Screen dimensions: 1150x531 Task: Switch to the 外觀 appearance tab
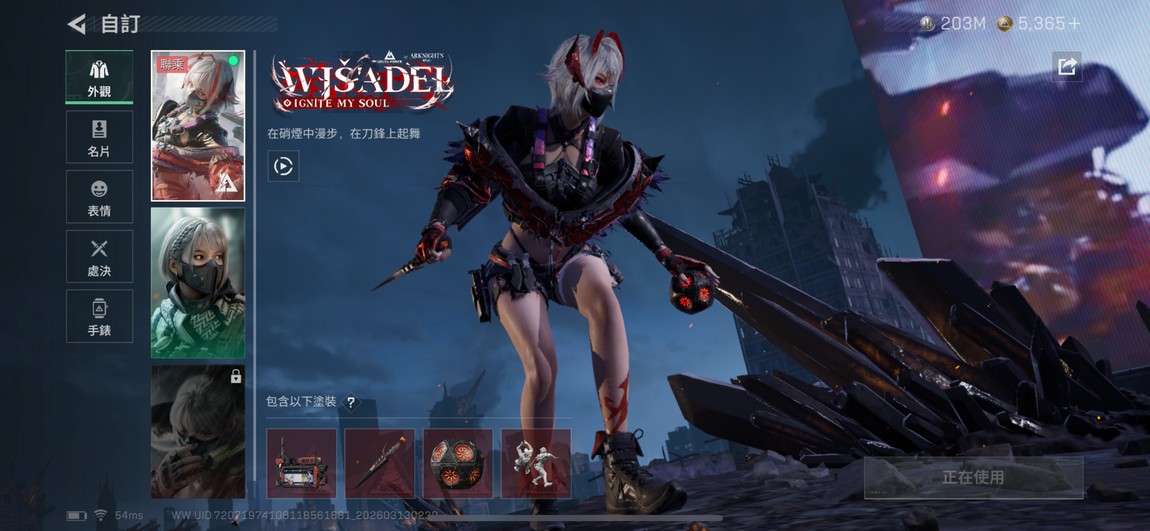coord(99,77)
